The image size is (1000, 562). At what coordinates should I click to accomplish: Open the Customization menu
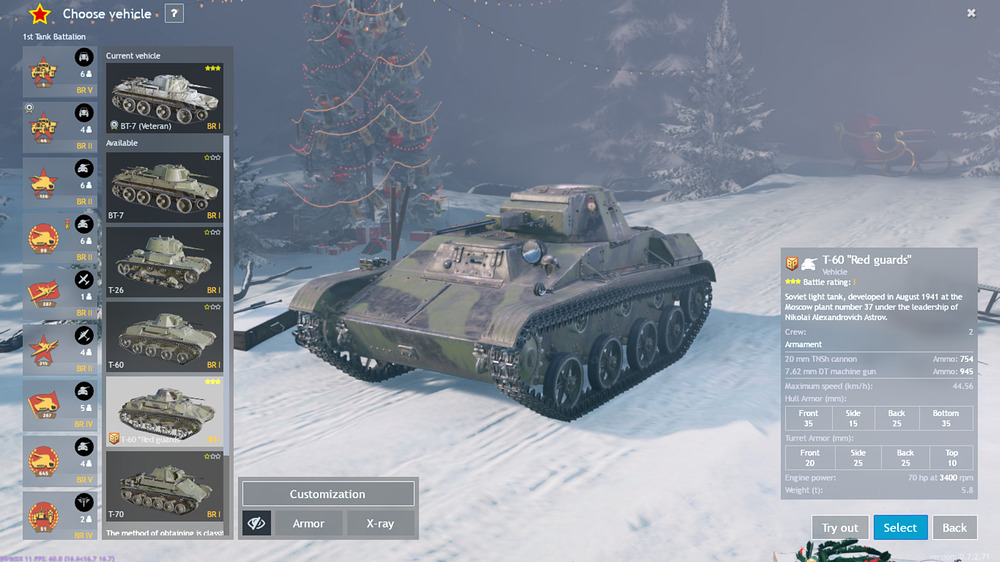coord(328,494)
